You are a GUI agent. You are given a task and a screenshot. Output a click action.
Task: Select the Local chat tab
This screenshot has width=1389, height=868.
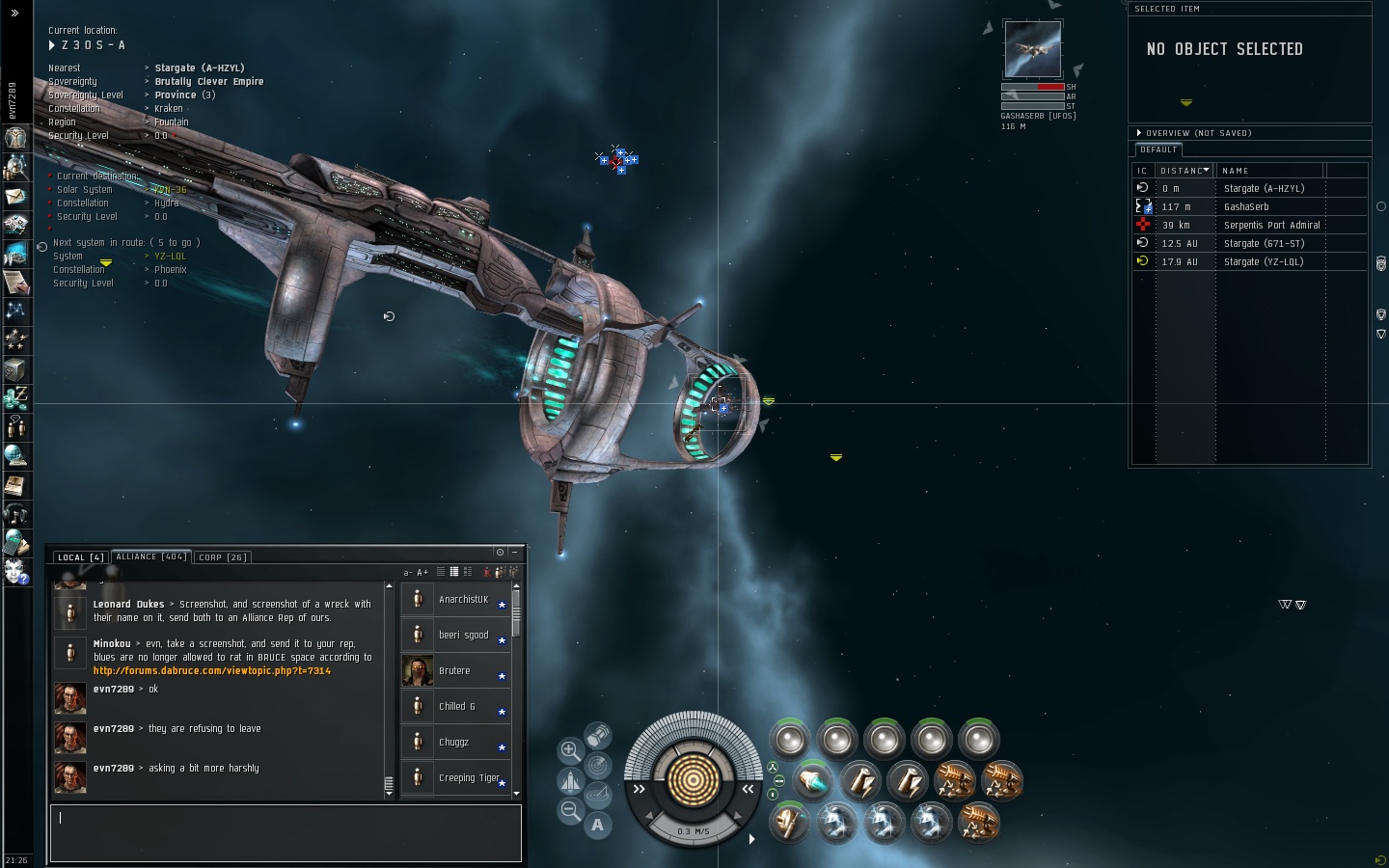coord(80,557)
